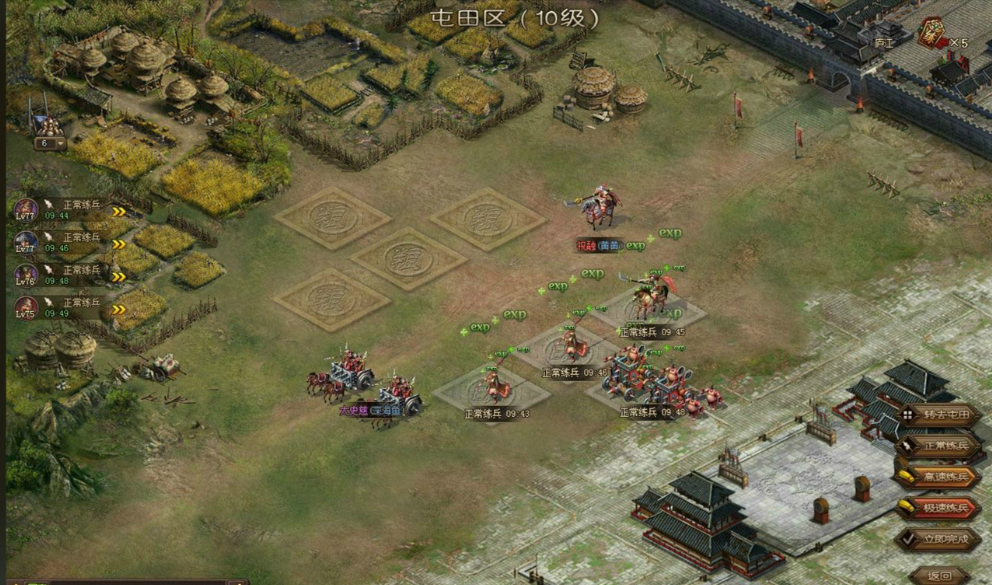Select the 09:43 training slot unit
This screenshot has height=585, width=992.
click(x=491, y=383)
